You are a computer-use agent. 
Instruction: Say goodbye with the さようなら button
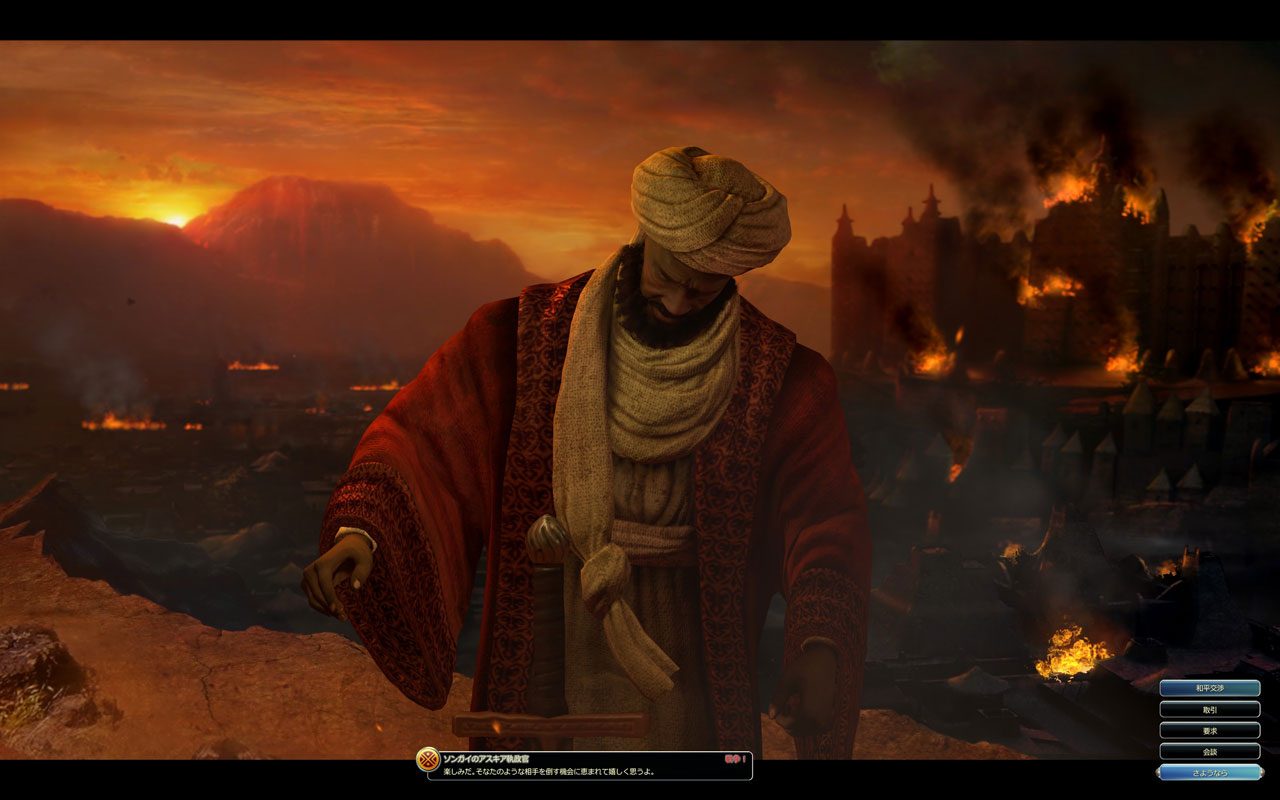1210,772
